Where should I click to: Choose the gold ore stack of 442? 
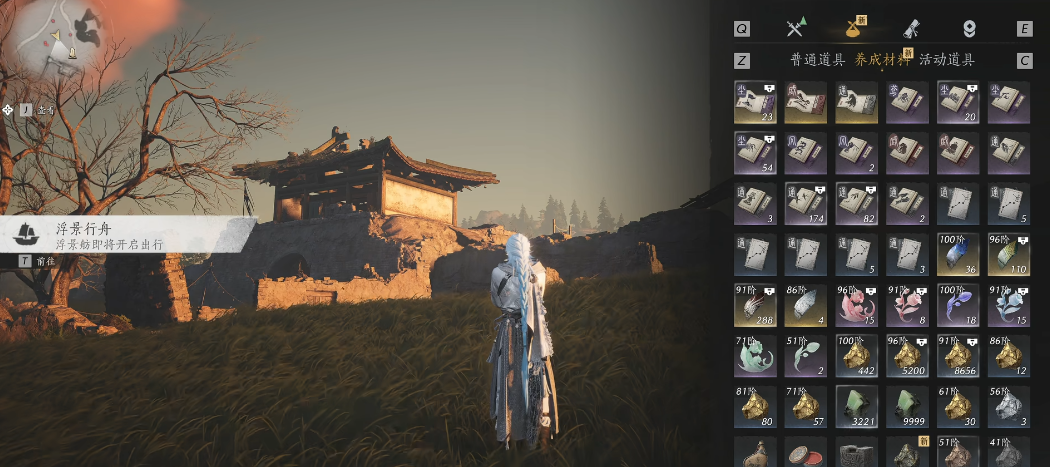856,355
